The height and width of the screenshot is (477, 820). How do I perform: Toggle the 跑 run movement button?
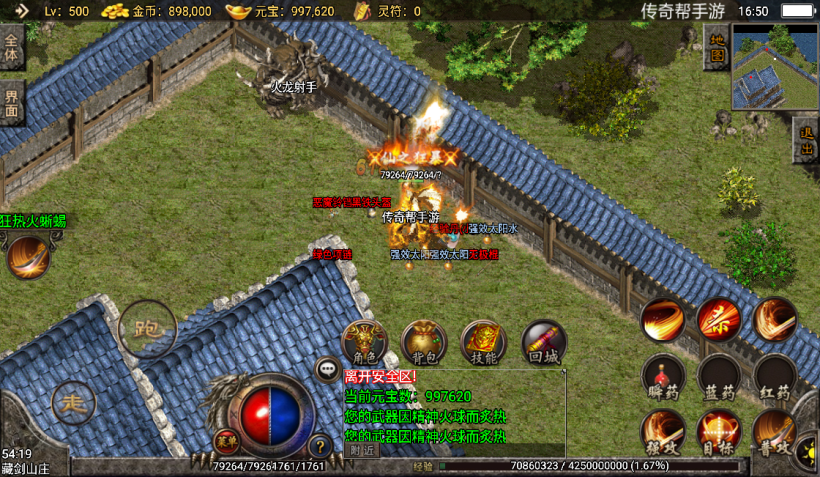pos(147,328)
